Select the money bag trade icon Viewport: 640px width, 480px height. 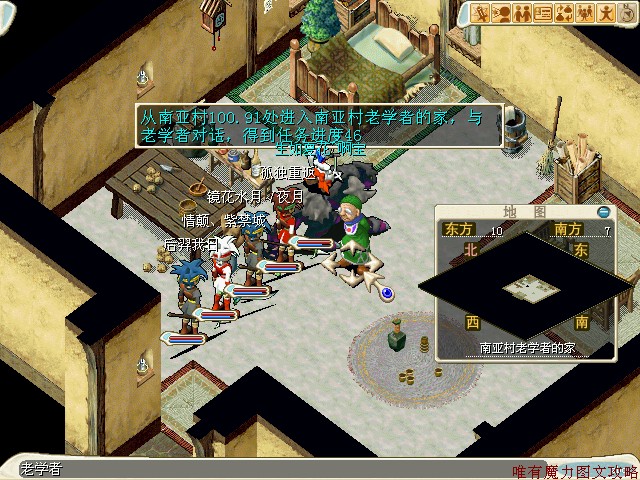[563, 13]
